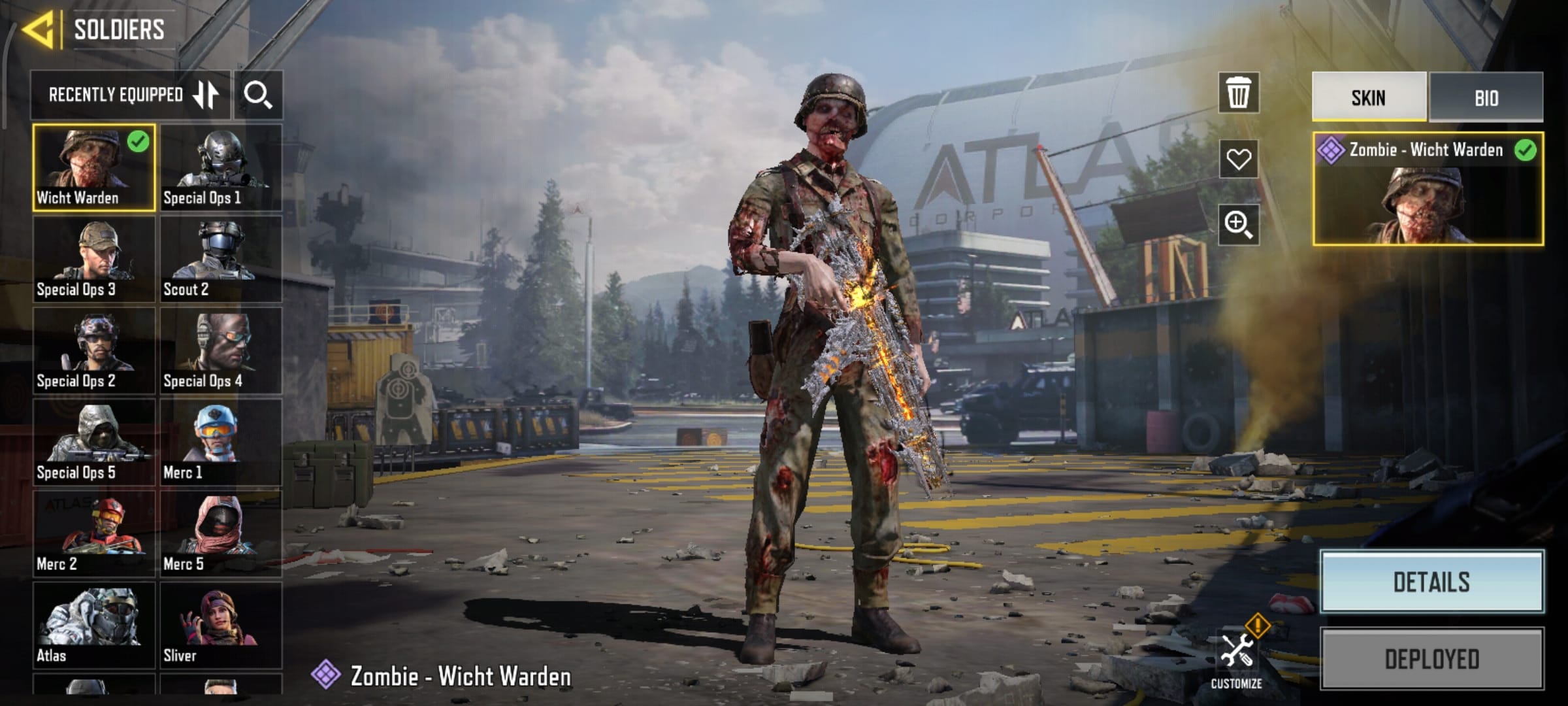This screenshot has width=1568, height=706.
Task: Go back from the Soldiers screen
Action: point(38,29)
